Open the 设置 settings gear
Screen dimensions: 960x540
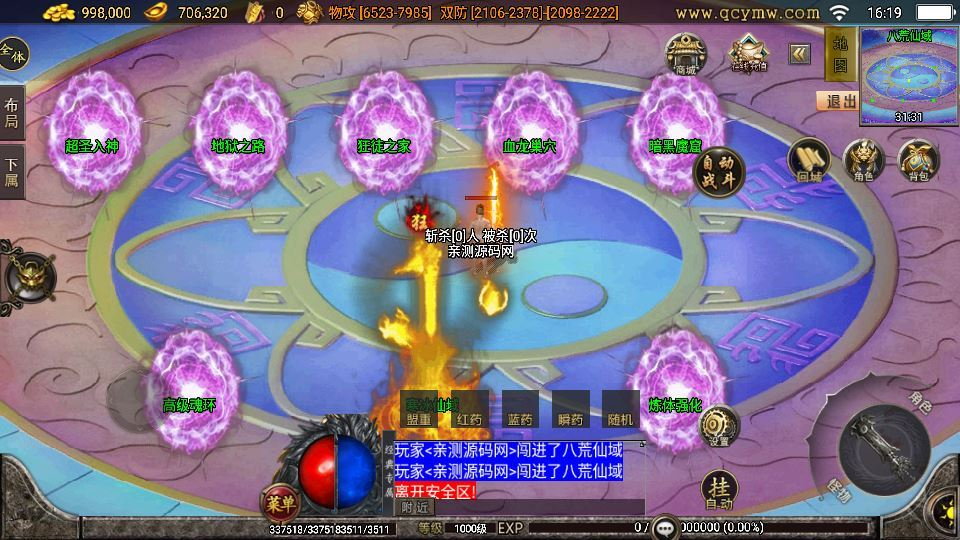pyautogui.click(x=718, y=427)
